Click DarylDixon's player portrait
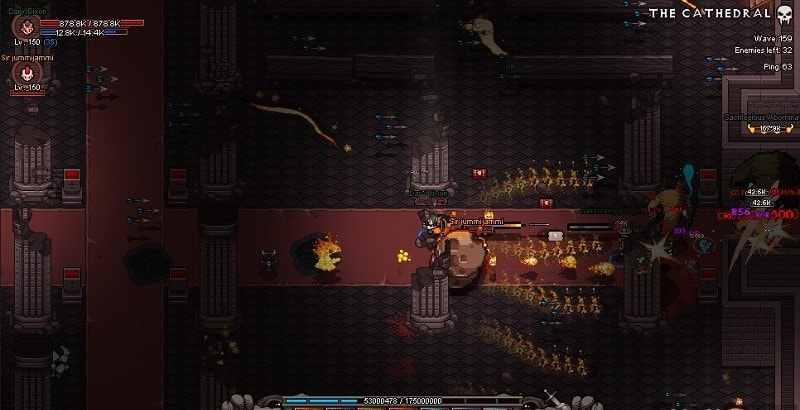 tap(29, 27)
